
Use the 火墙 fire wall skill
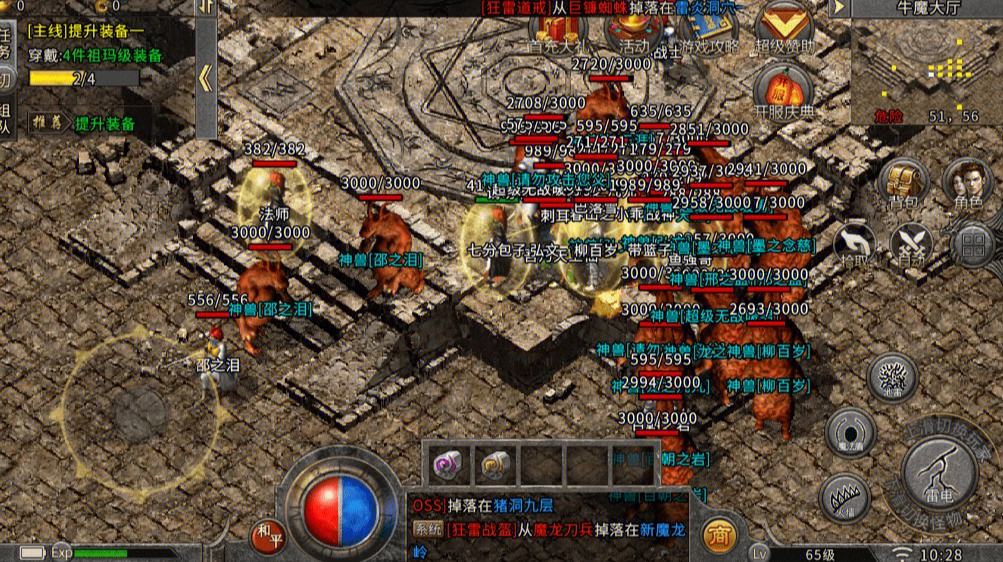844,497
